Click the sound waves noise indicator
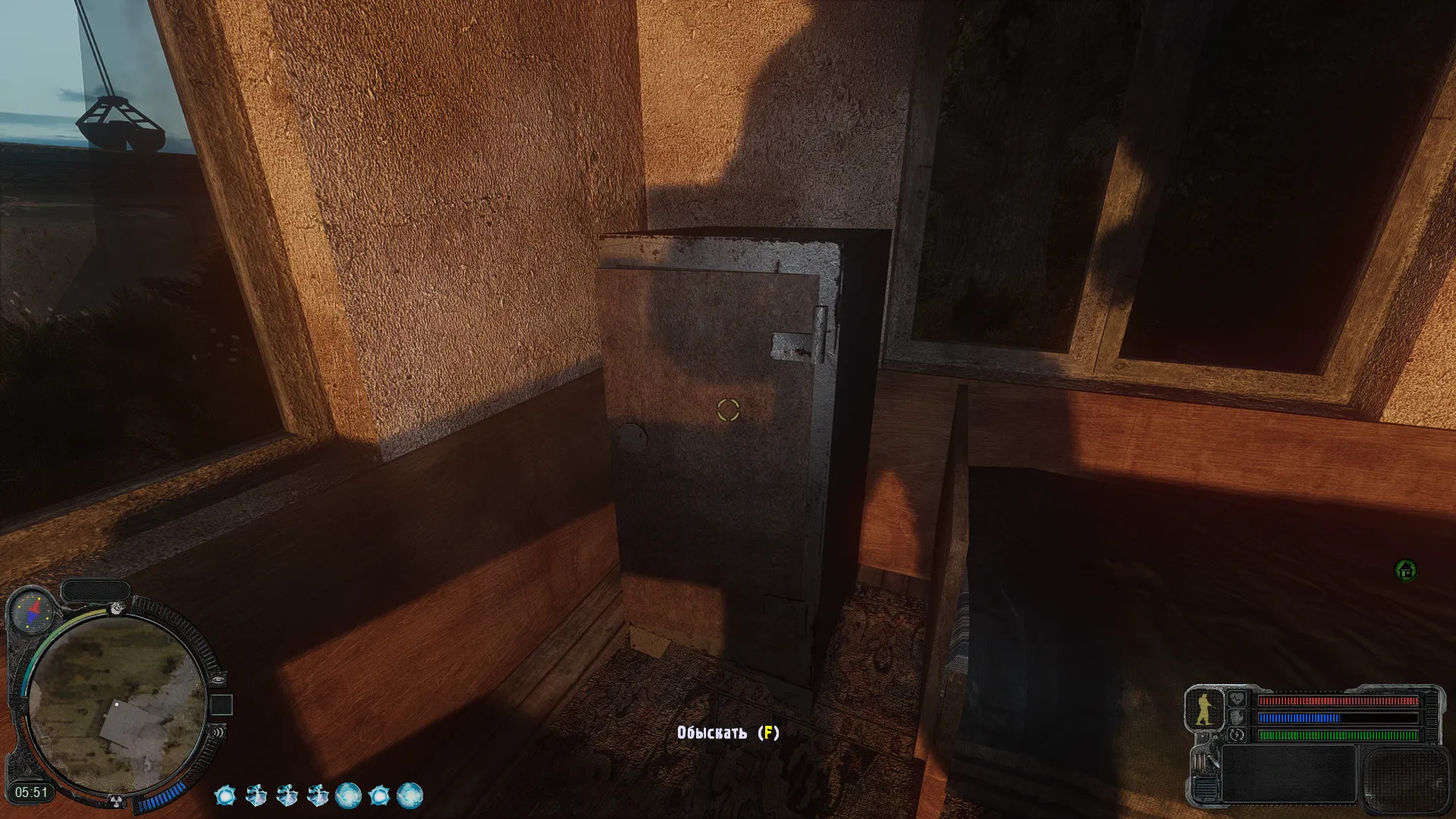 [x=218, y=733]
